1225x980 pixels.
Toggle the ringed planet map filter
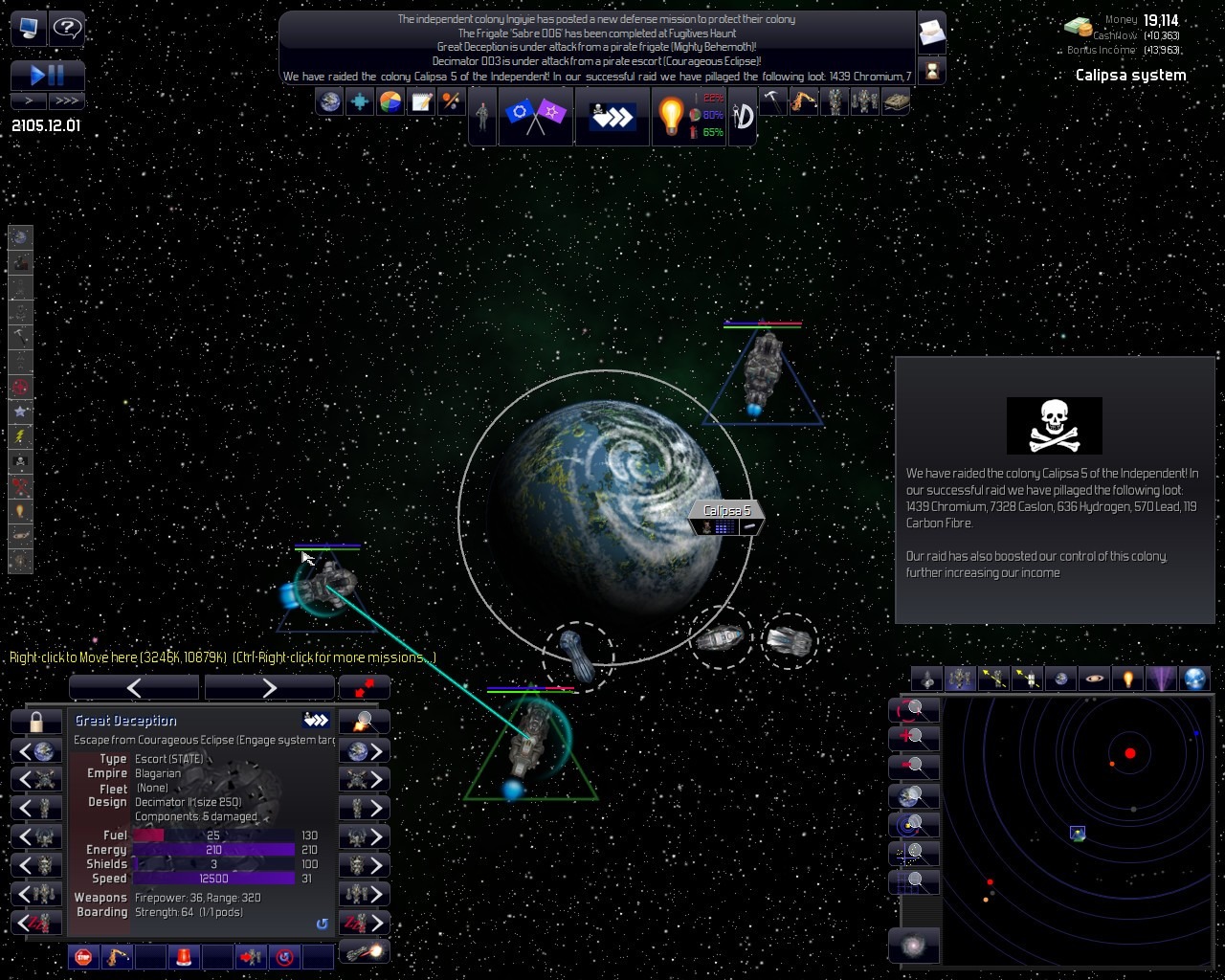click(1094, 679)
